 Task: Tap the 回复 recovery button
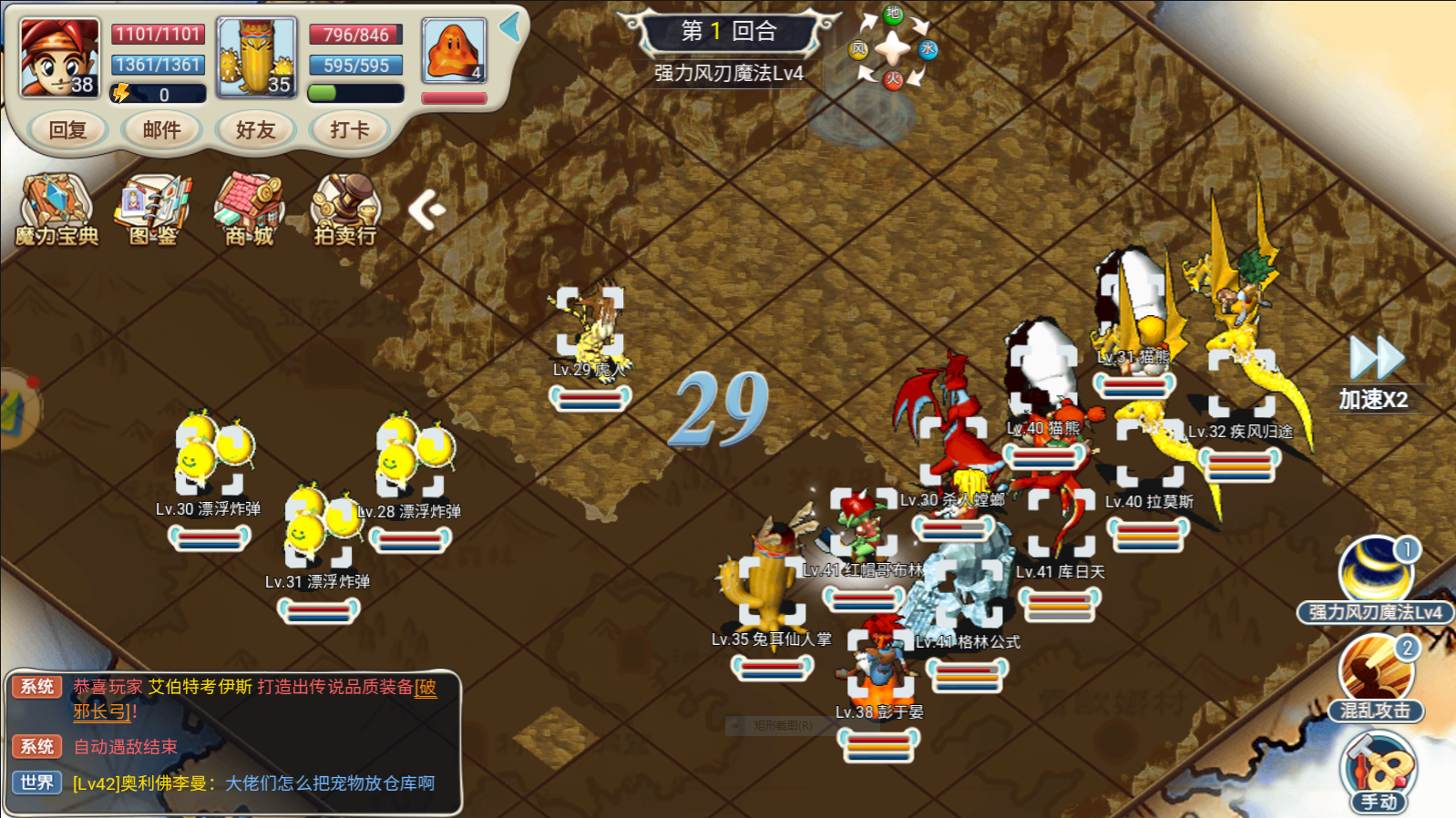point(67,130)
